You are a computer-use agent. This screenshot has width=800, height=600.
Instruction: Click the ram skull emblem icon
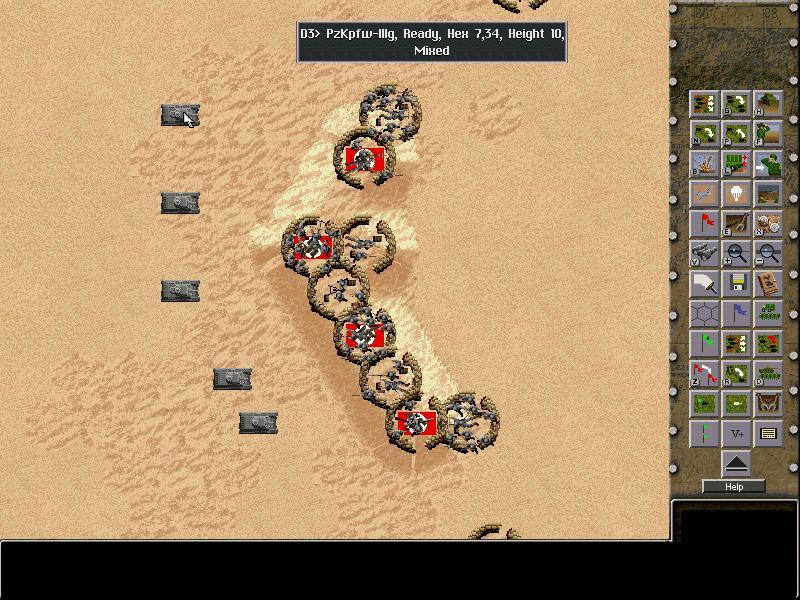pyautogui.click(x=767, y=404)
